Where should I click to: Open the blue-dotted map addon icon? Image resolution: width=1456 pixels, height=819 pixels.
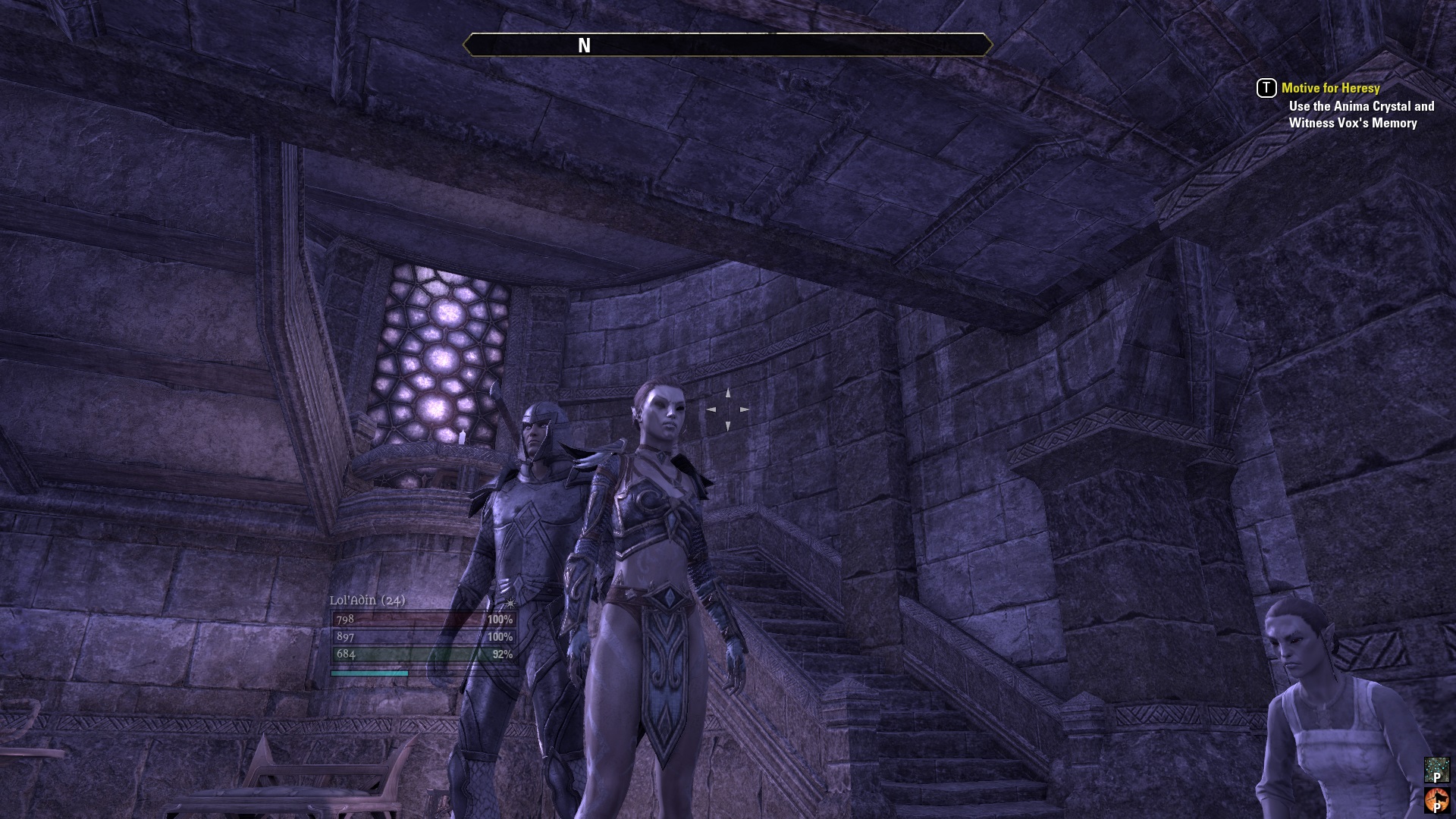point(1436,770)
